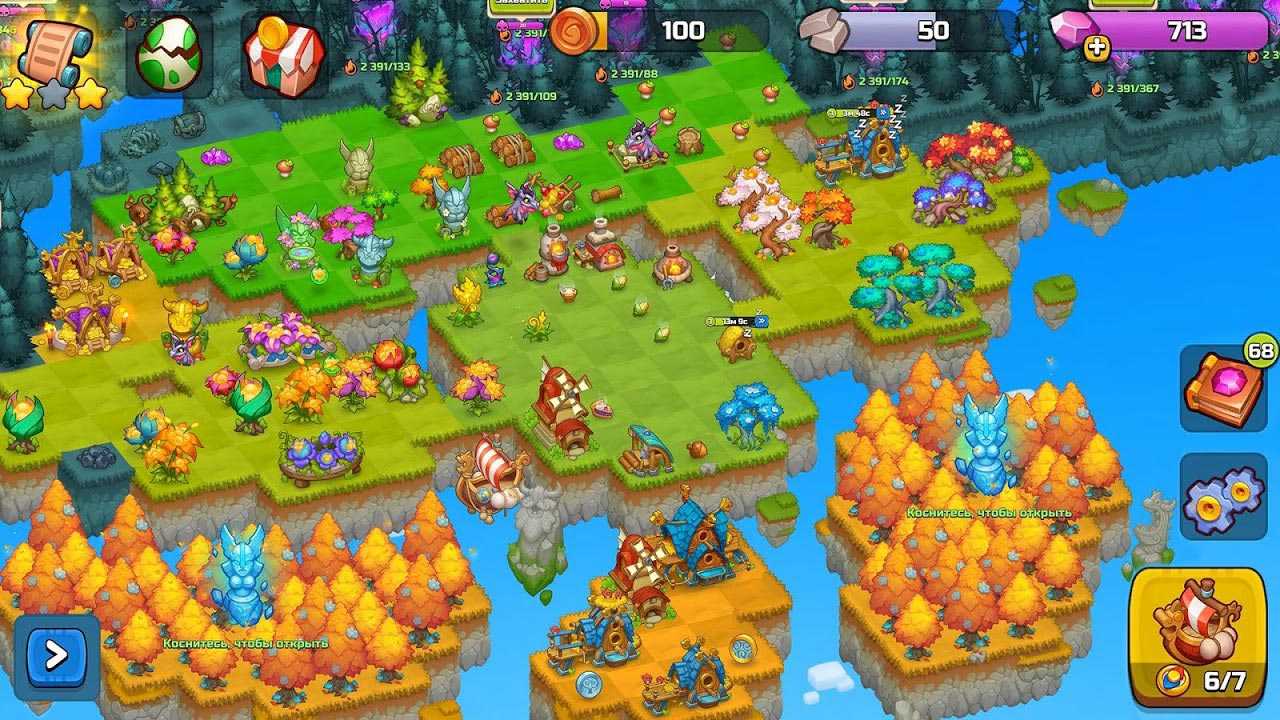Screen dimensions: 1280x720
Task: Expand the blue arrow panel button
Action: point(56,656)
